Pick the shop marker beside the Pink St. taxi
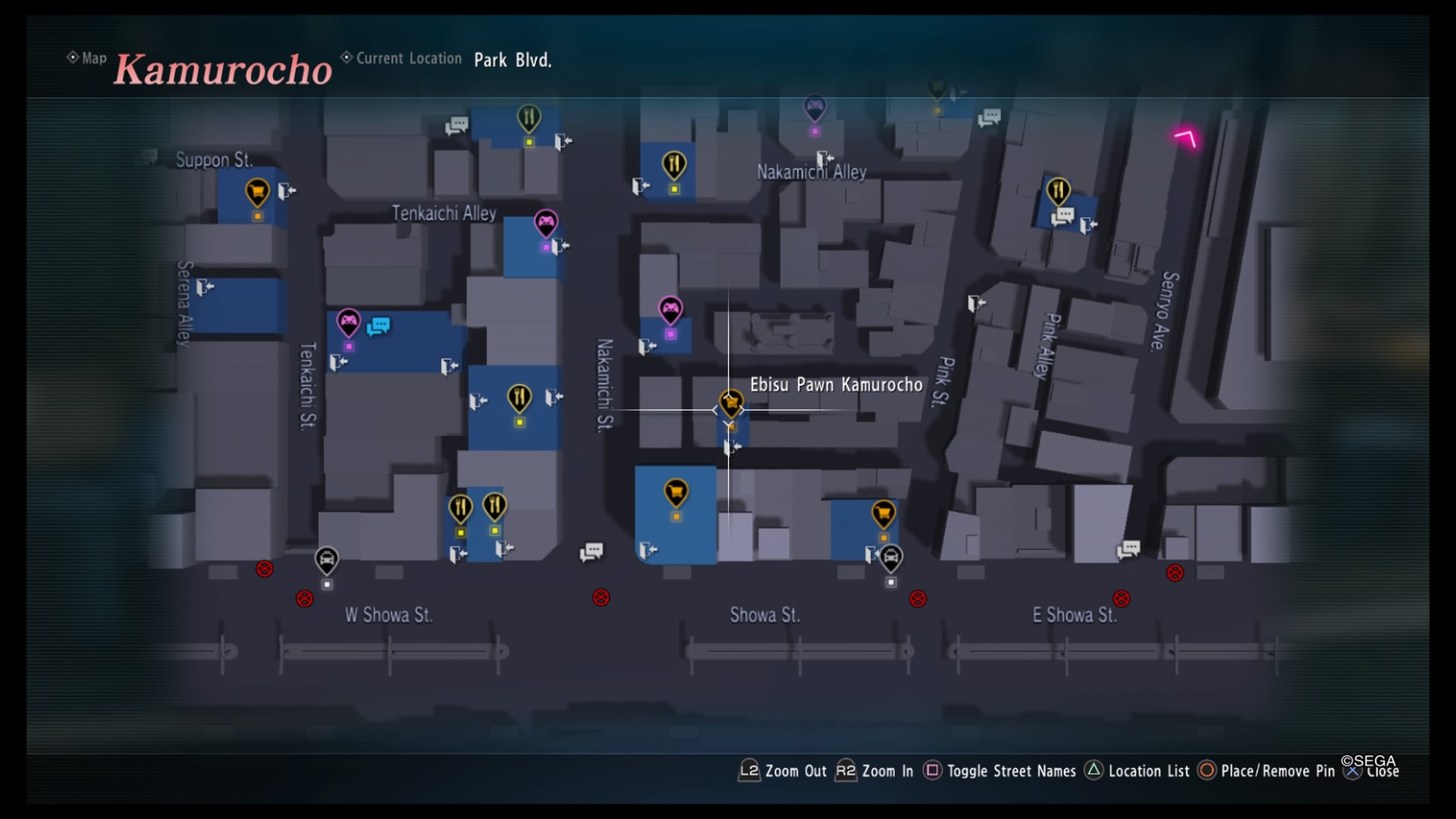 point(883,513)
